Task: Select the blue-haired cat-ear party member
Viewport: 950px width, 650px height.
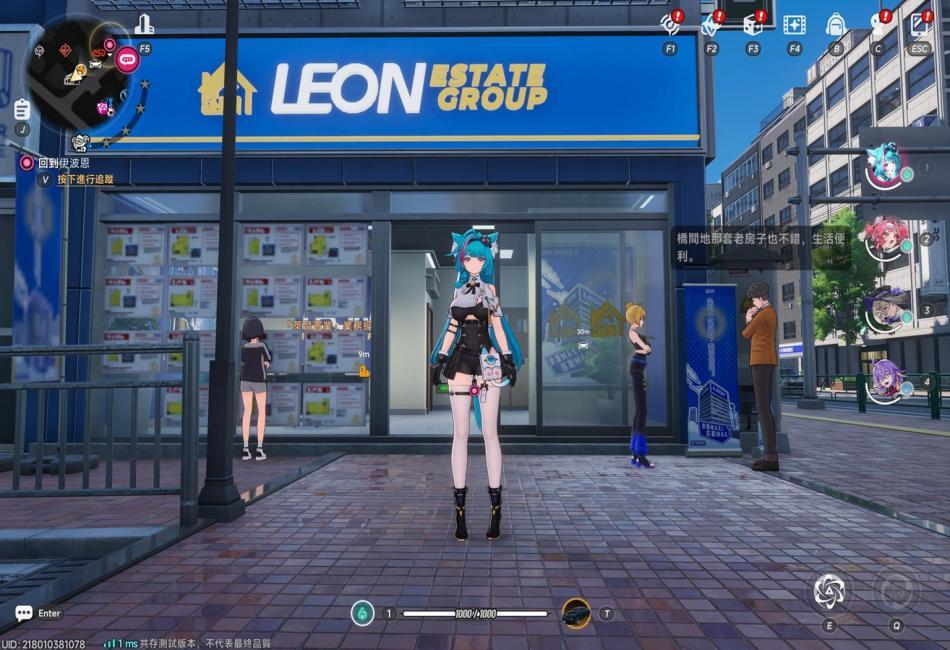Action: tap(884, 166)
